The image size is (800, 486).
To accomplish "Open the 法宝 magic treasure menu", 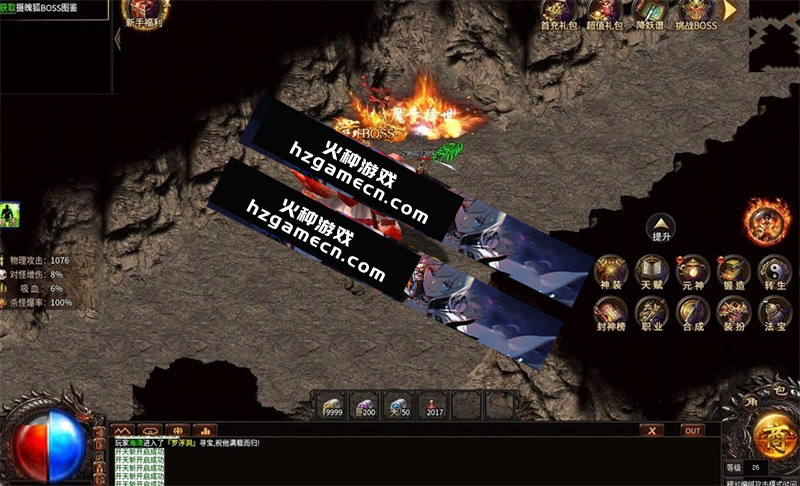I will point(775,313).
